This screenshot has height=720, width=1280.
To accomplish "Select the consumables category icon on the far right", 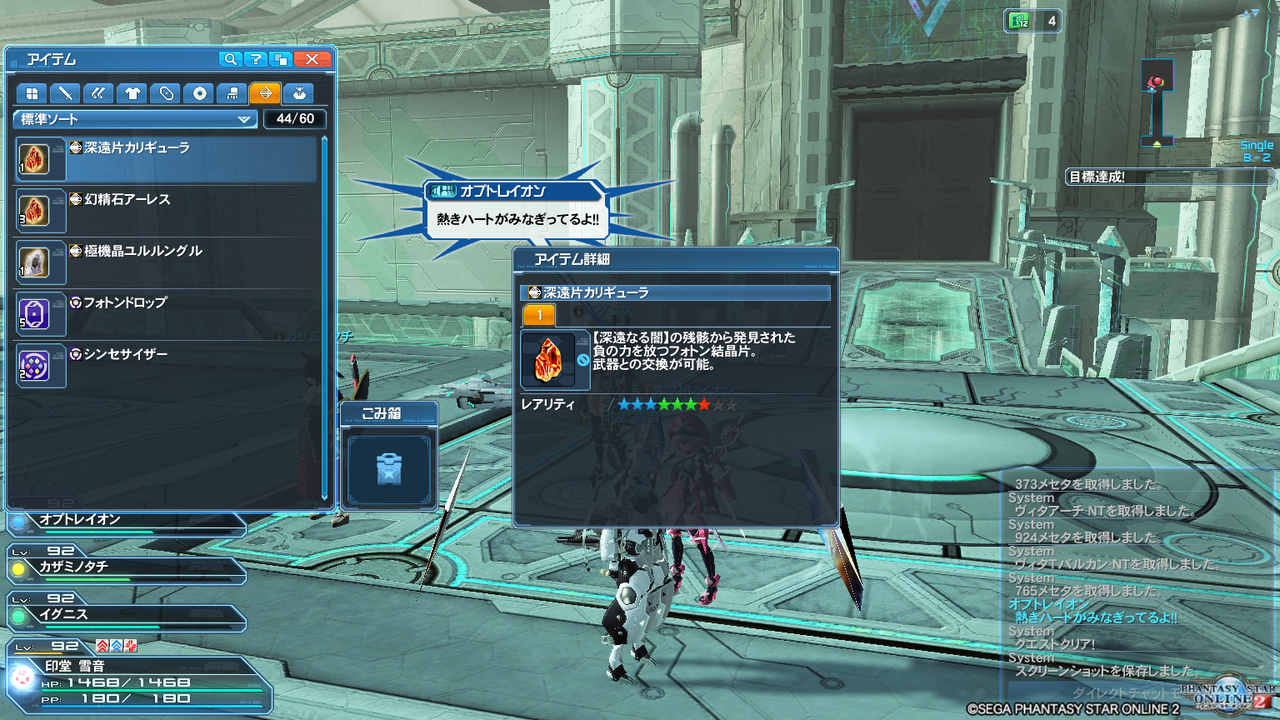I will [300, 93].
